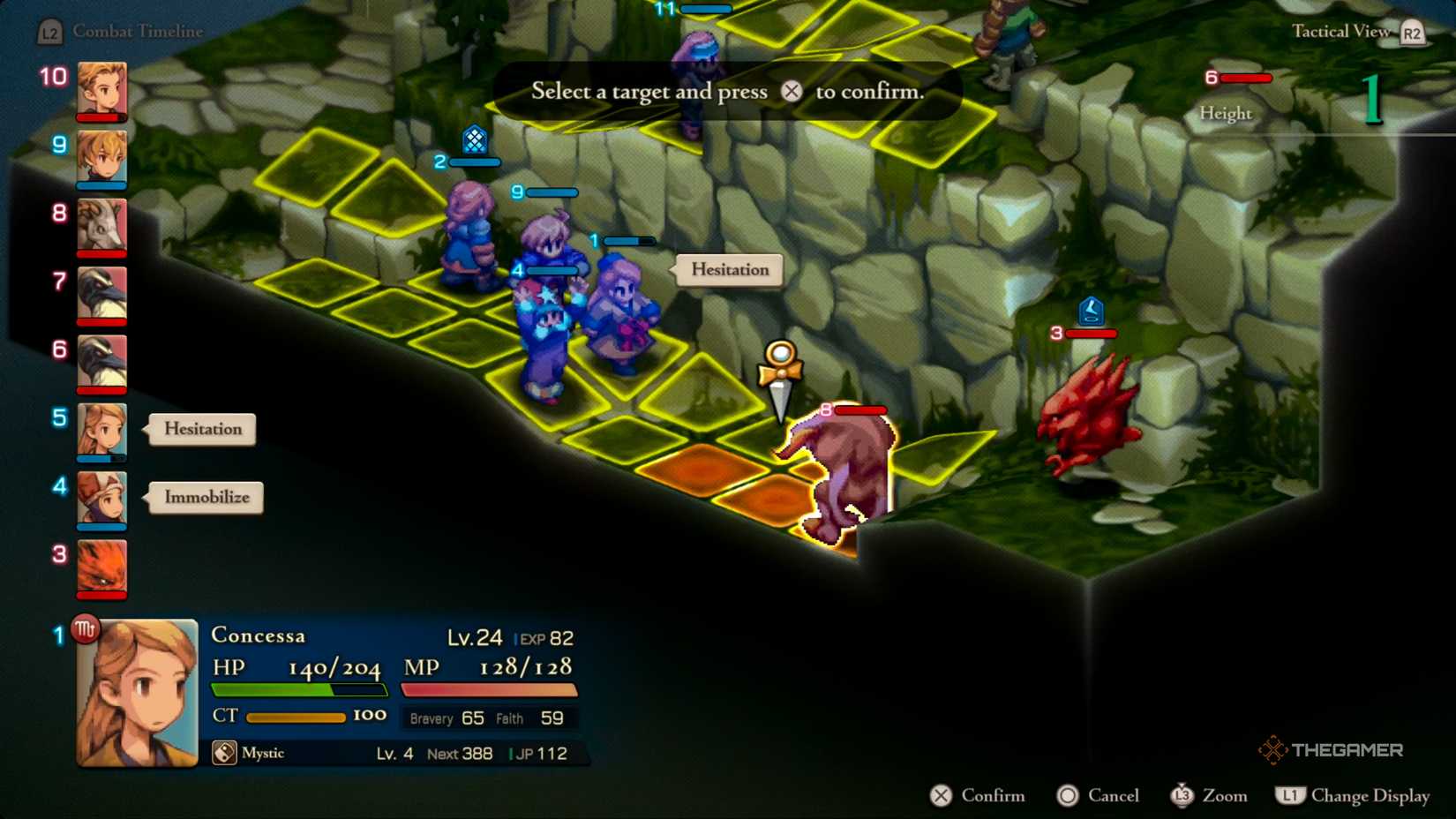Select the turn 9 blond unit portrait
1456x819 pixels.
click(101, 158)
